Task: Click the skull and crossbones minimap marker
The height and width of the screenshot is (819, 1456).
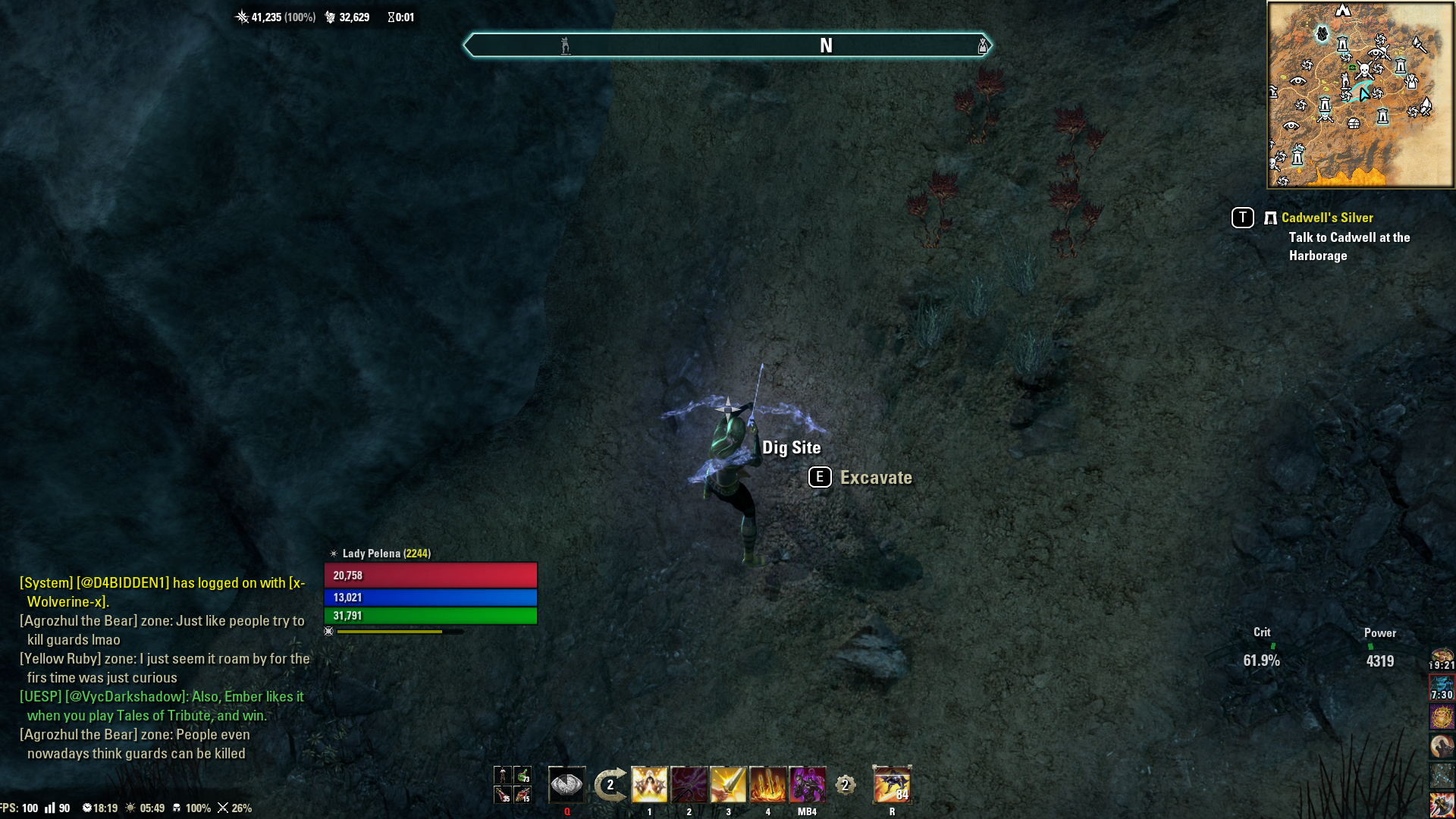Action: 1363,71
